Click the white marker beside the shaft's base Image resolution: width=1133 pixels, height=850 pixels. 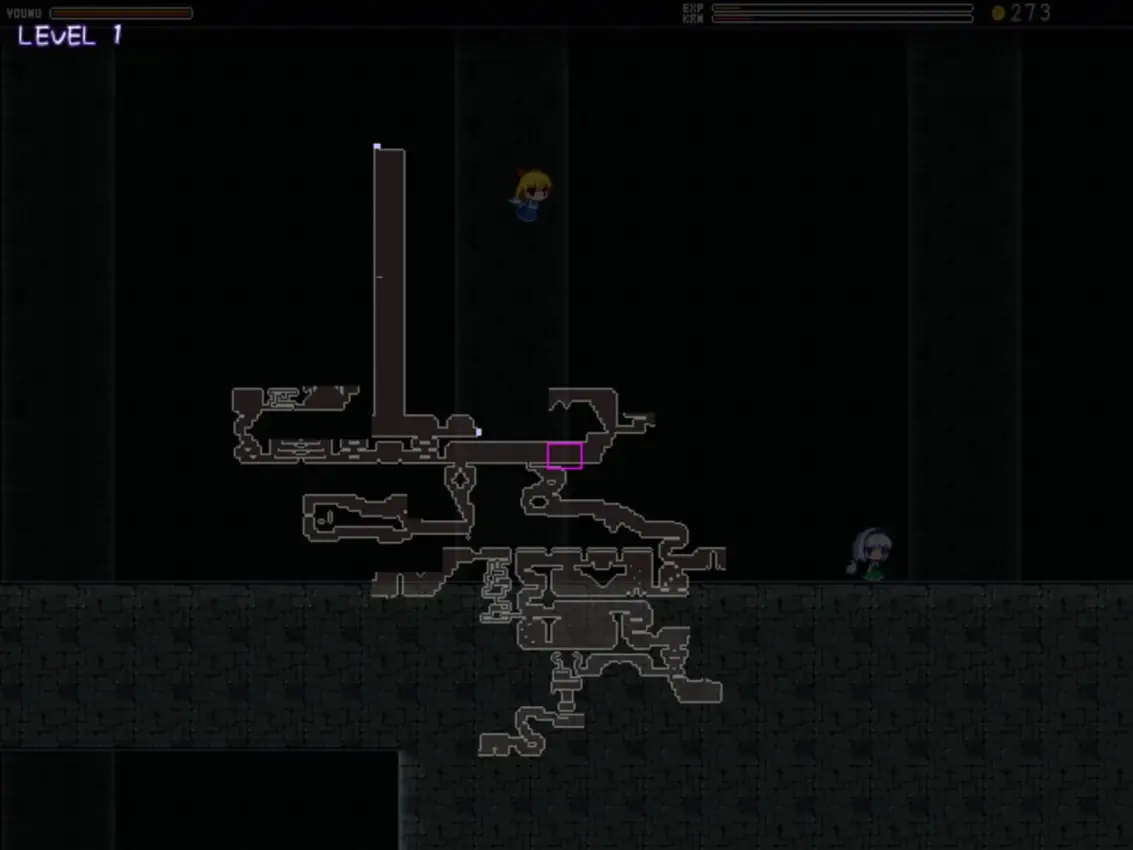pos(478,432)
